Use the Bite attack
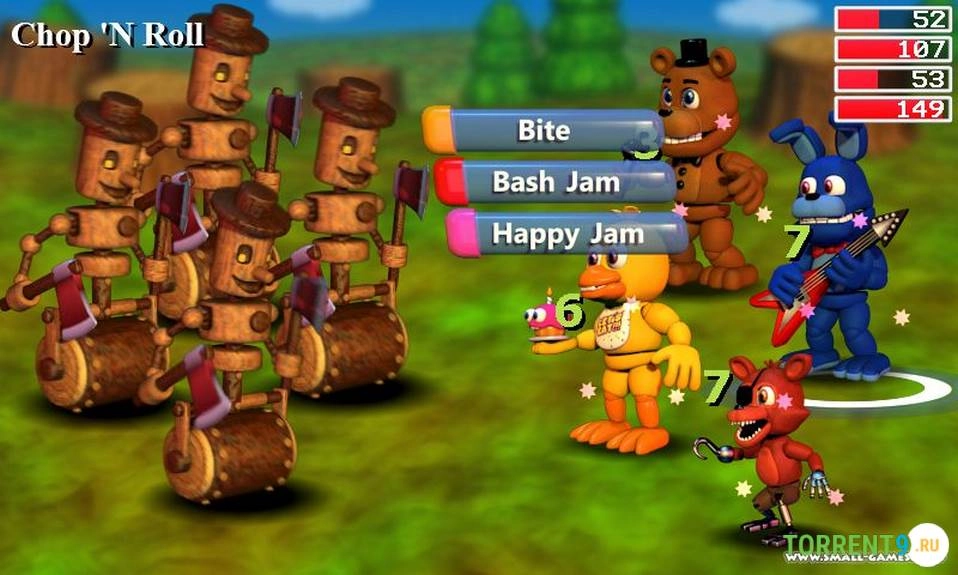Viewport: 958px width, 575px height. (x=544, y=130)
